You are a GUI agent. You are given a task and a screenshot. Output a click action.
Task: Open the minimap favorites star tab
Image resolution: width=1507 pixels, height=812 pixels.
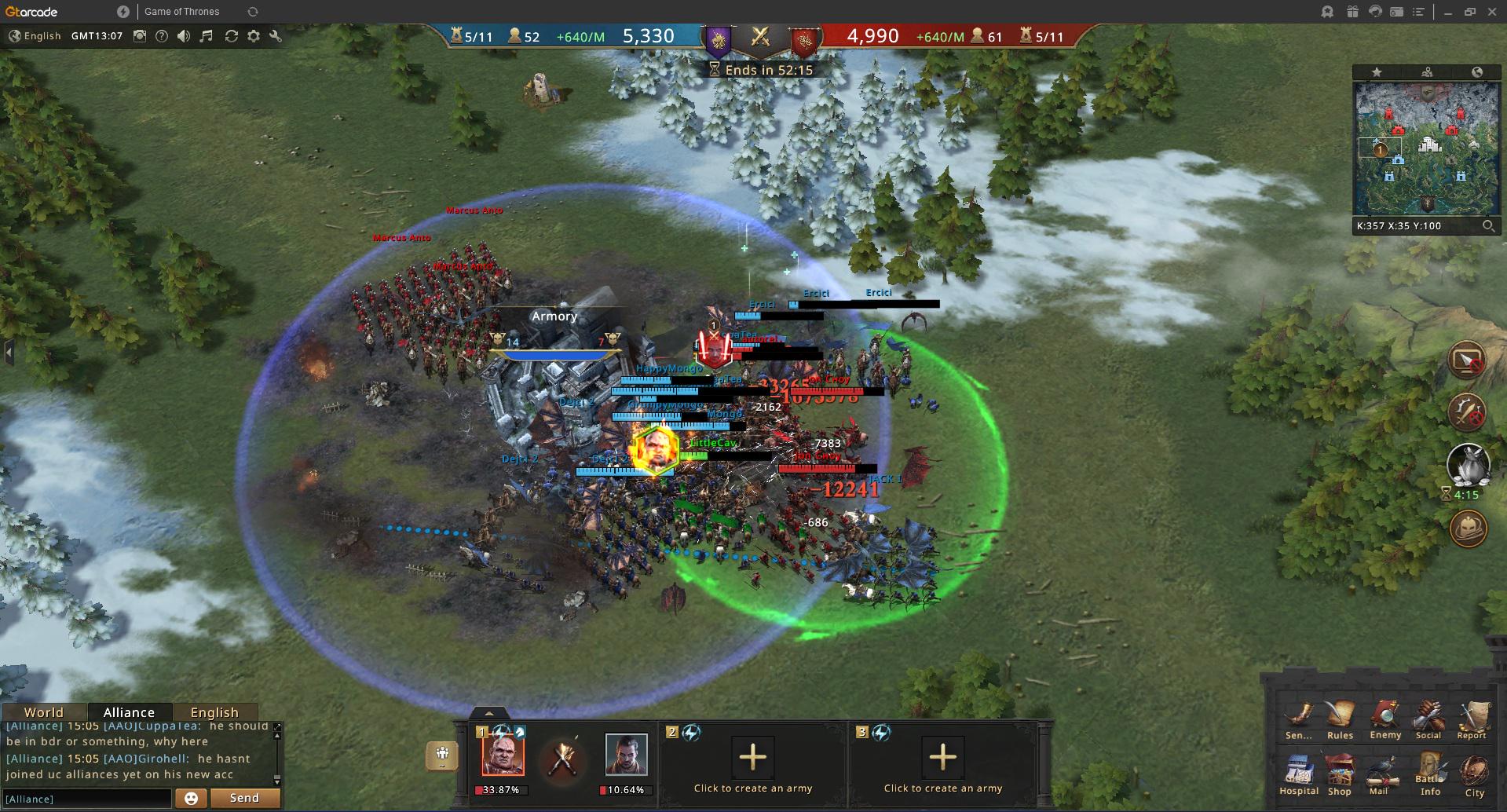pos(1377,72)
